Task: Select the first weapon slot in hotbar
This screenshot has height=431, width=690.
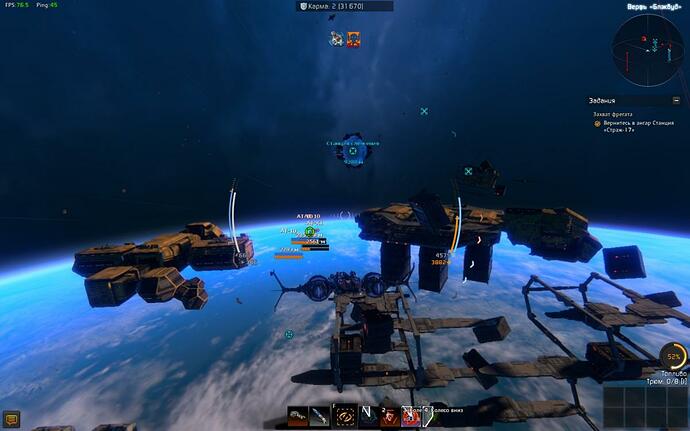Action: tap(297, 416)
